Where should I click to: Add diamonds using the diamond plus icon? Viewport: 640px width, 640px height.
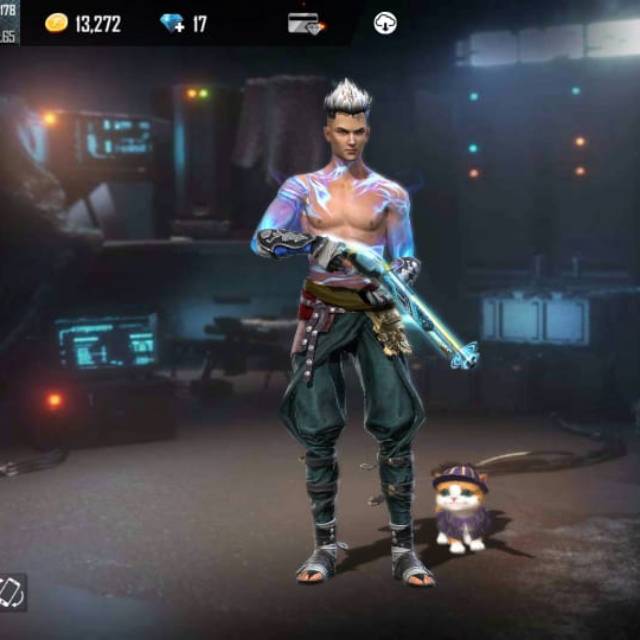click(173, 23)
